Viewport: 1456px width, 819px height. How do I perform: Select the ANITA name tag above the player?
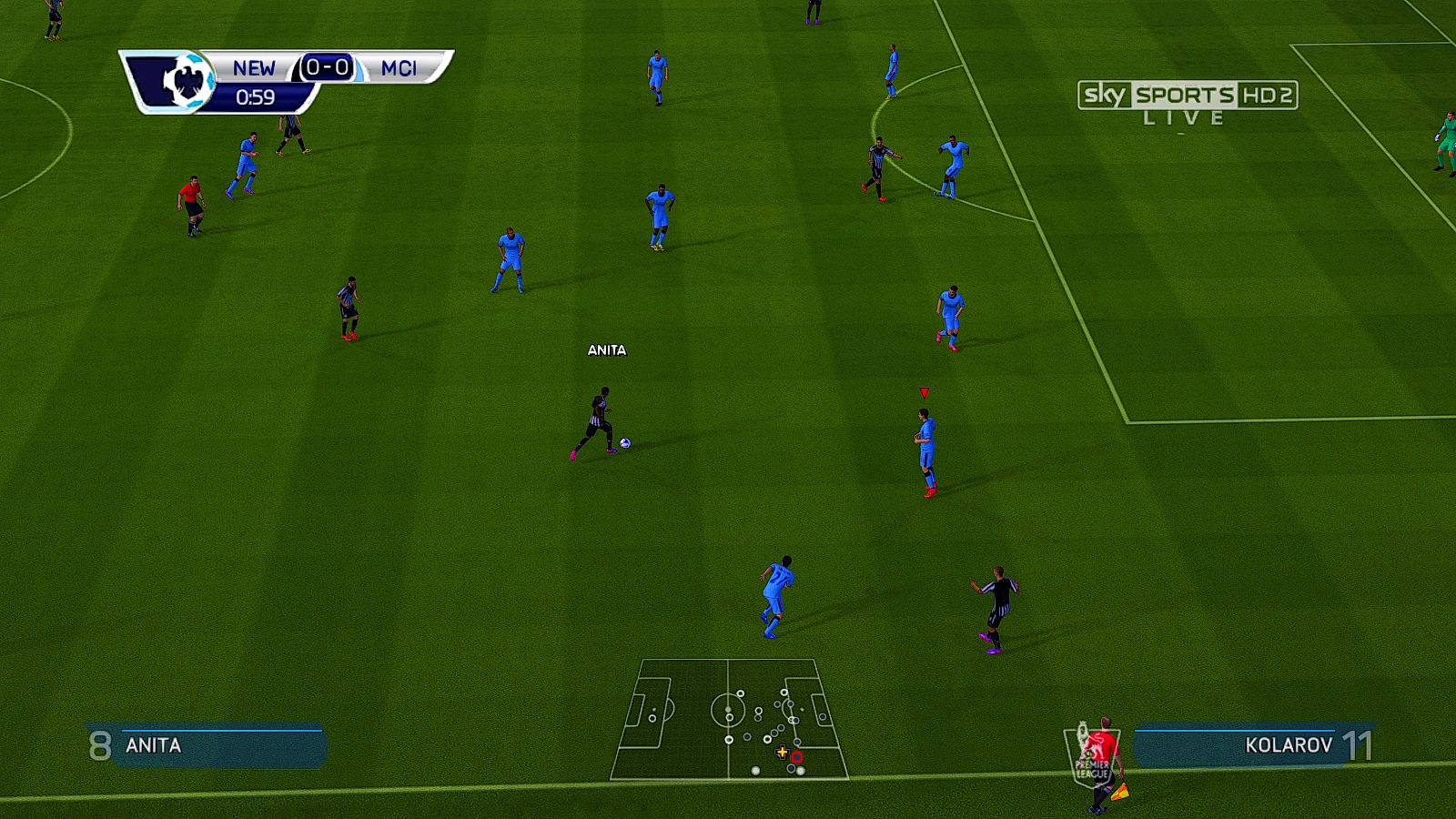tap(606, 349)
